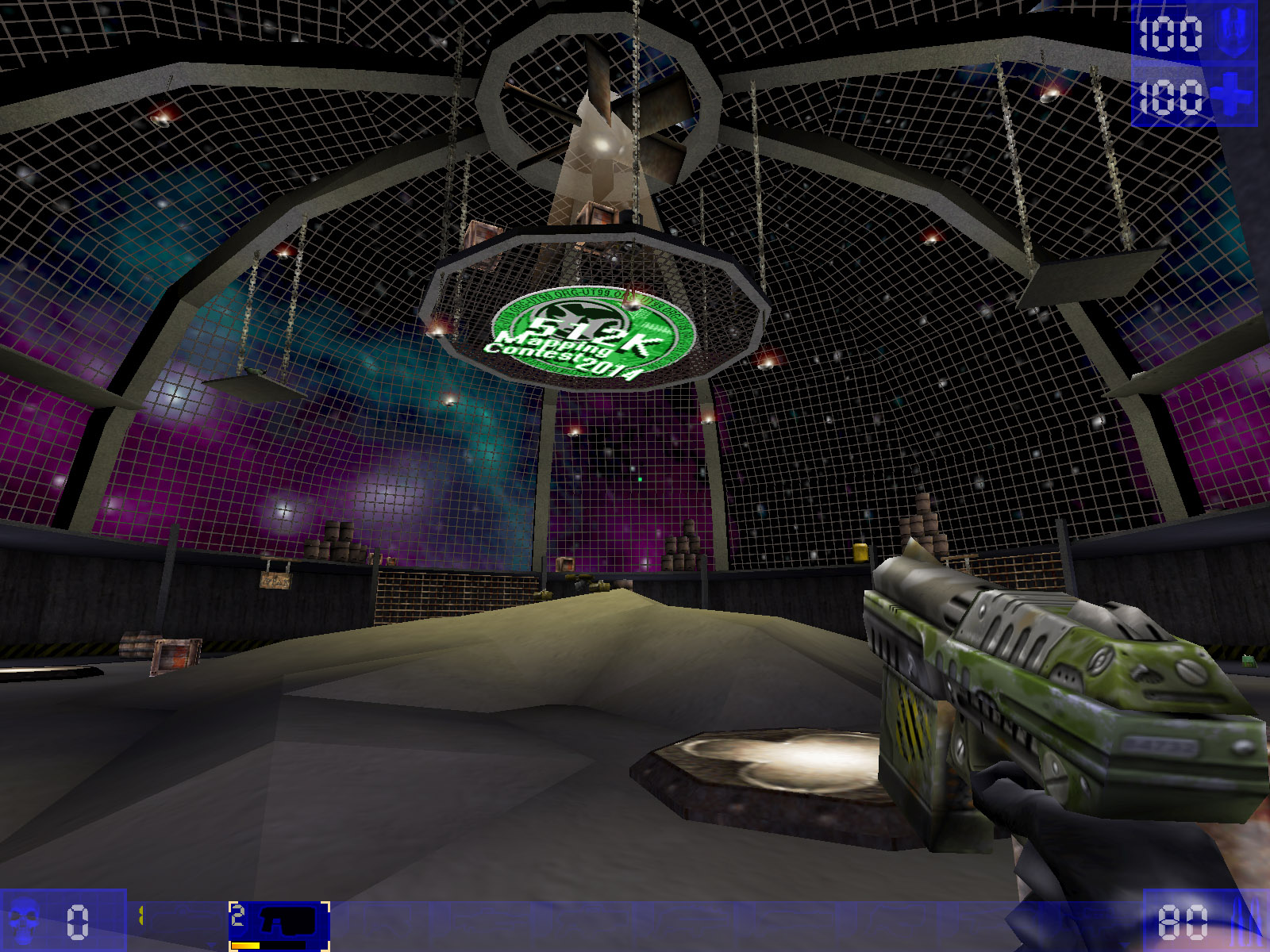Image resolution: width=1270 pixels, height=952 pixels.
Task: Toggle the green light on right wall
Action: point(640,479)
